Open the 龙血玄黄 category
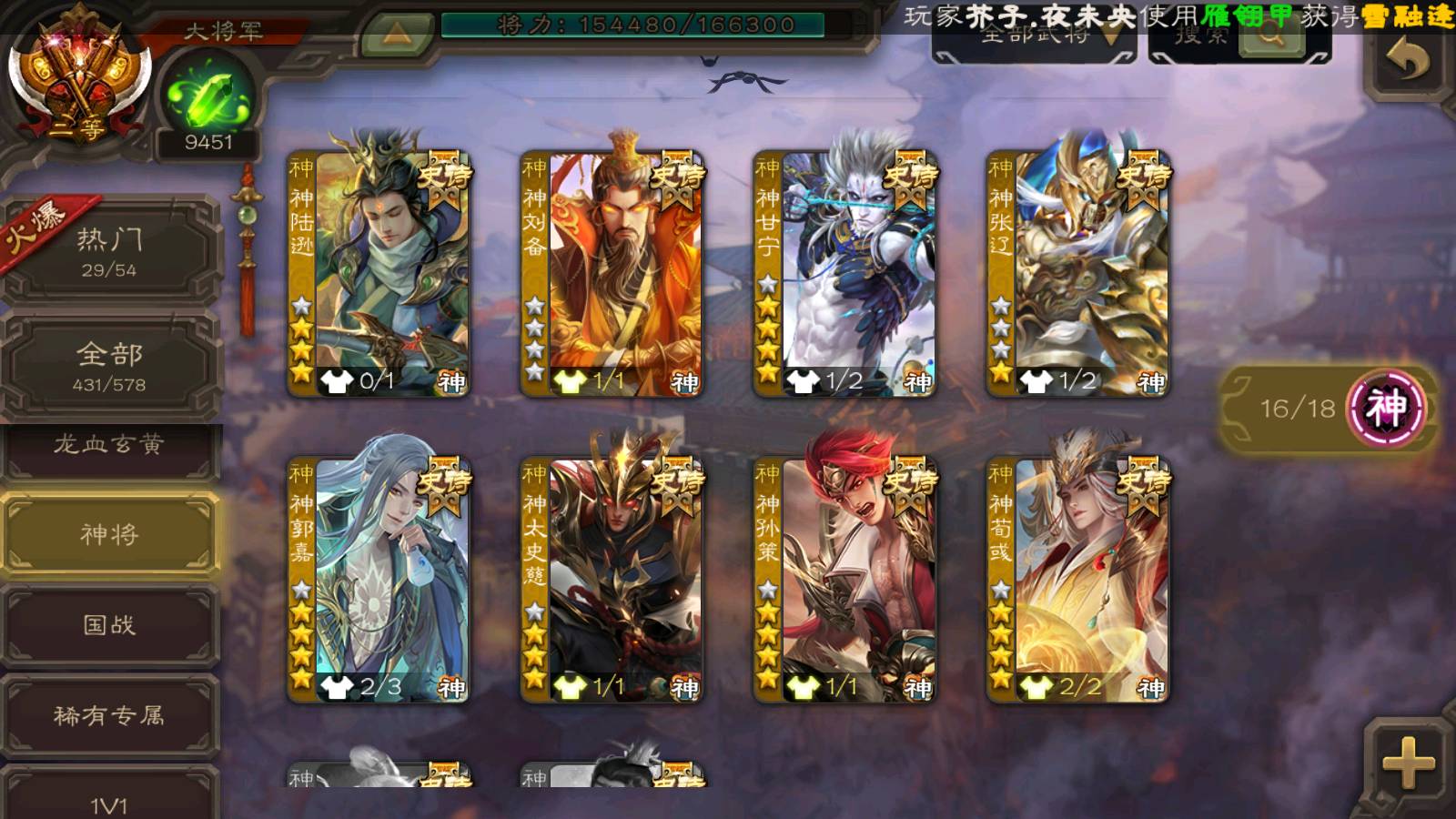 tap(109, 446)
